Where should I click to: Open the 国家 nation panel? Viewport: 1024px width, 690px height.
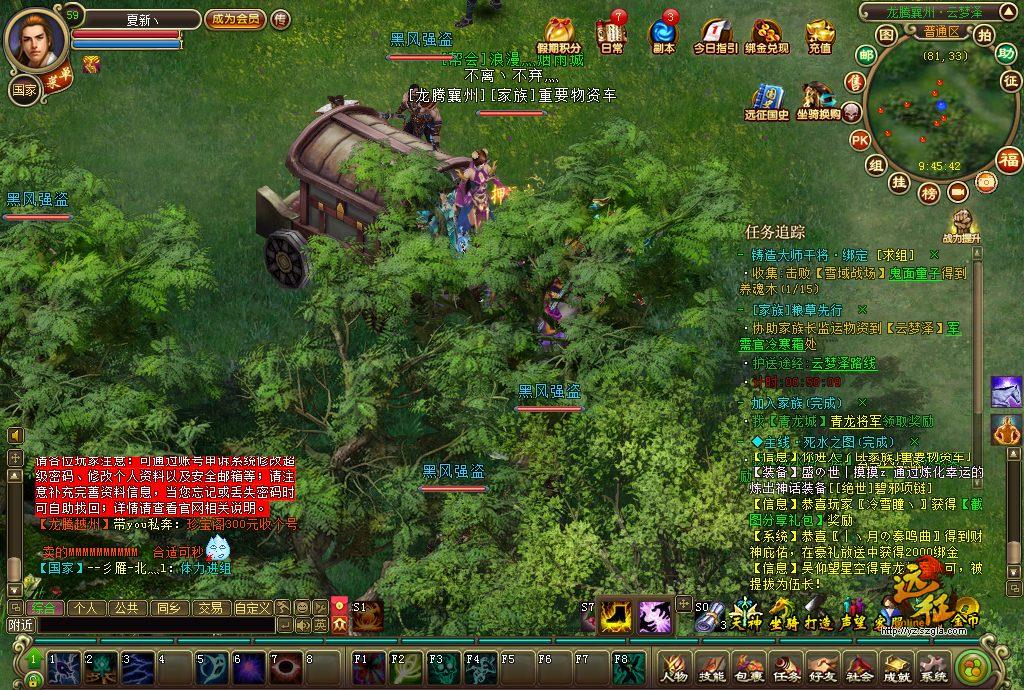click(x=23, y=90)
